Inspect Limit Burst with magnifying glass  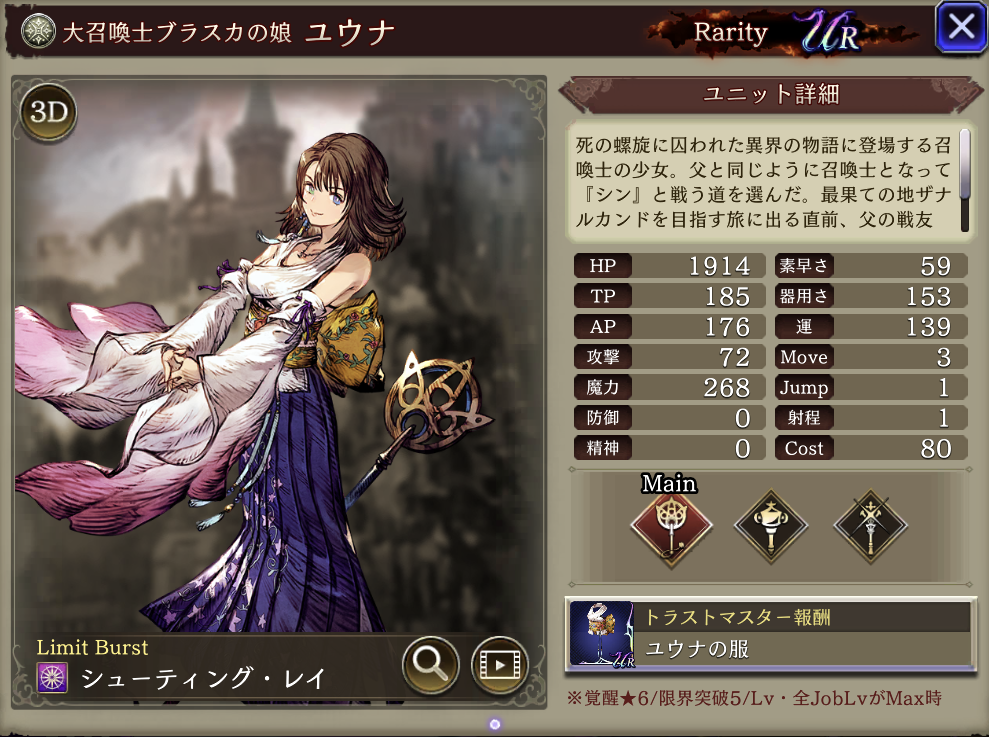click(x=431, y=662)
